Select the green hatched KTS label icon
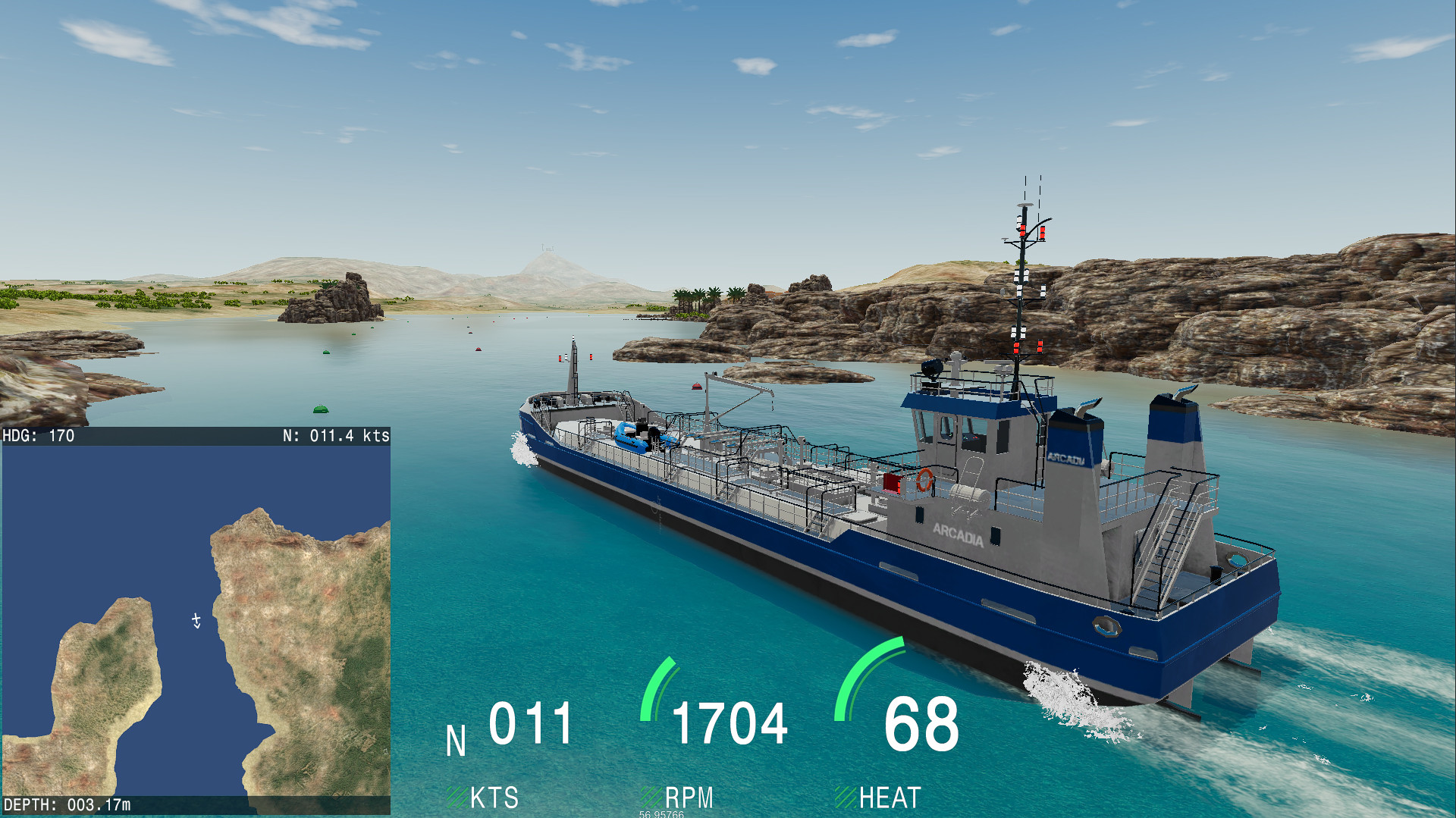The width and height of the screenshot is (1456, 818). click(x=458, y=798)
